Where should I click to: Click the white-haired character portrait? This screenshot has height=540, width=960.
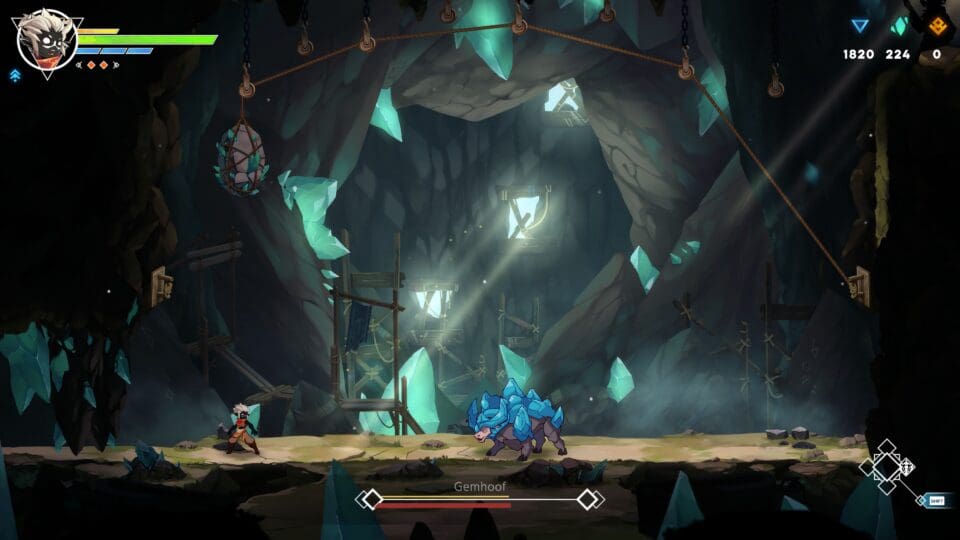coord(46,38)
